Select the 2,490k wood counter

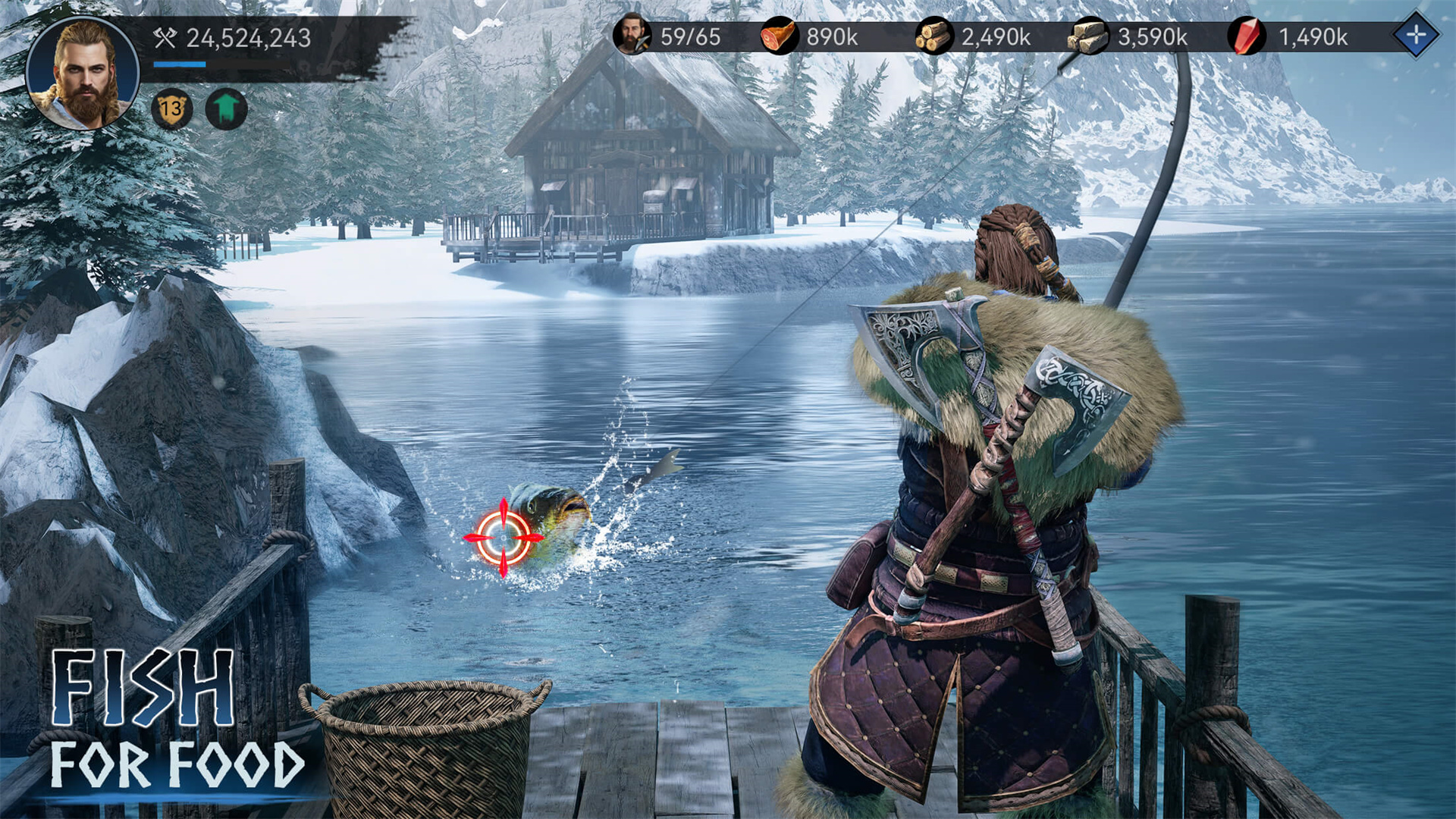click(996, 36)
